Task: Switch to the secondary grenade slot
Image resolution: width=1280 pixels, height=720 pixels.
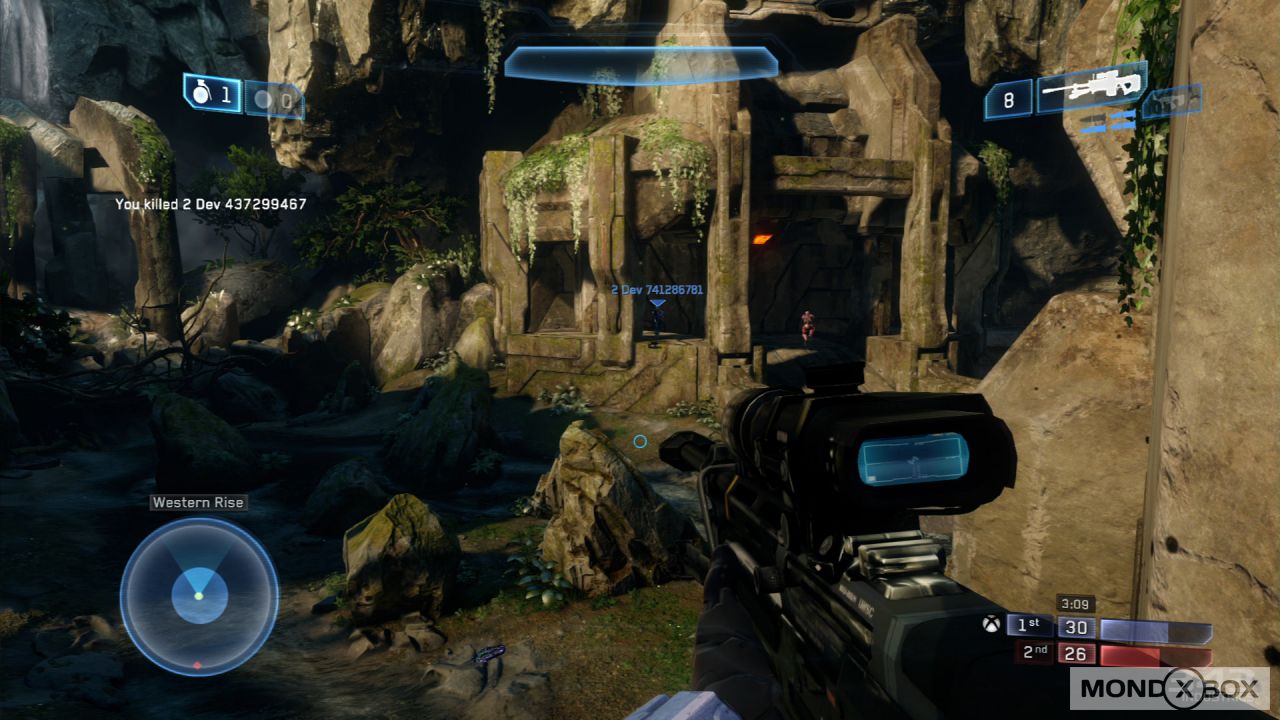Action: 274,100
